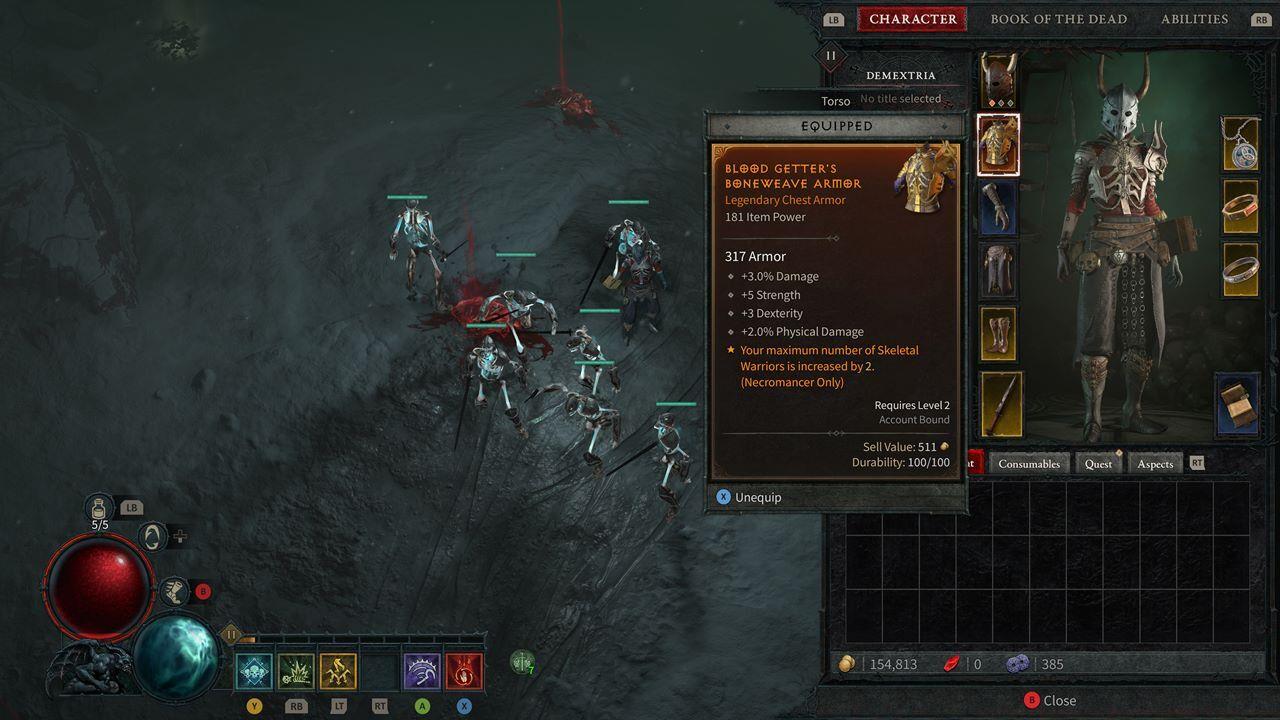Unequip the Blood Getter's Boneweave Armor

(749, 496)
